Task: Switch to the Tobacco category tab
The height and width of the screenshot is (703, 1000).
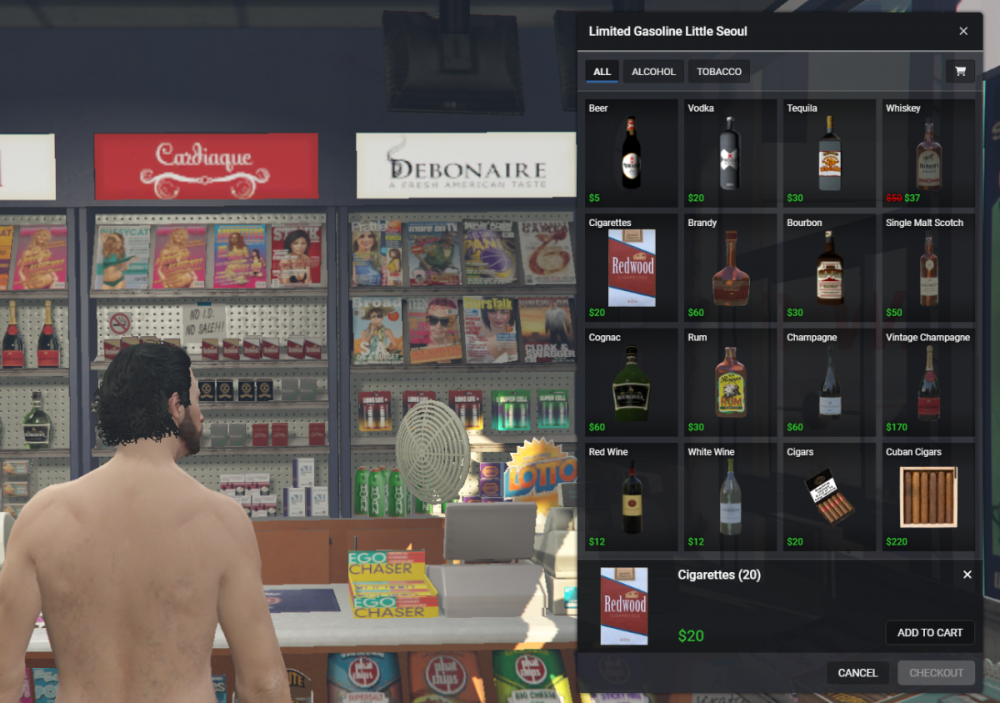Action: pos(719,72)
